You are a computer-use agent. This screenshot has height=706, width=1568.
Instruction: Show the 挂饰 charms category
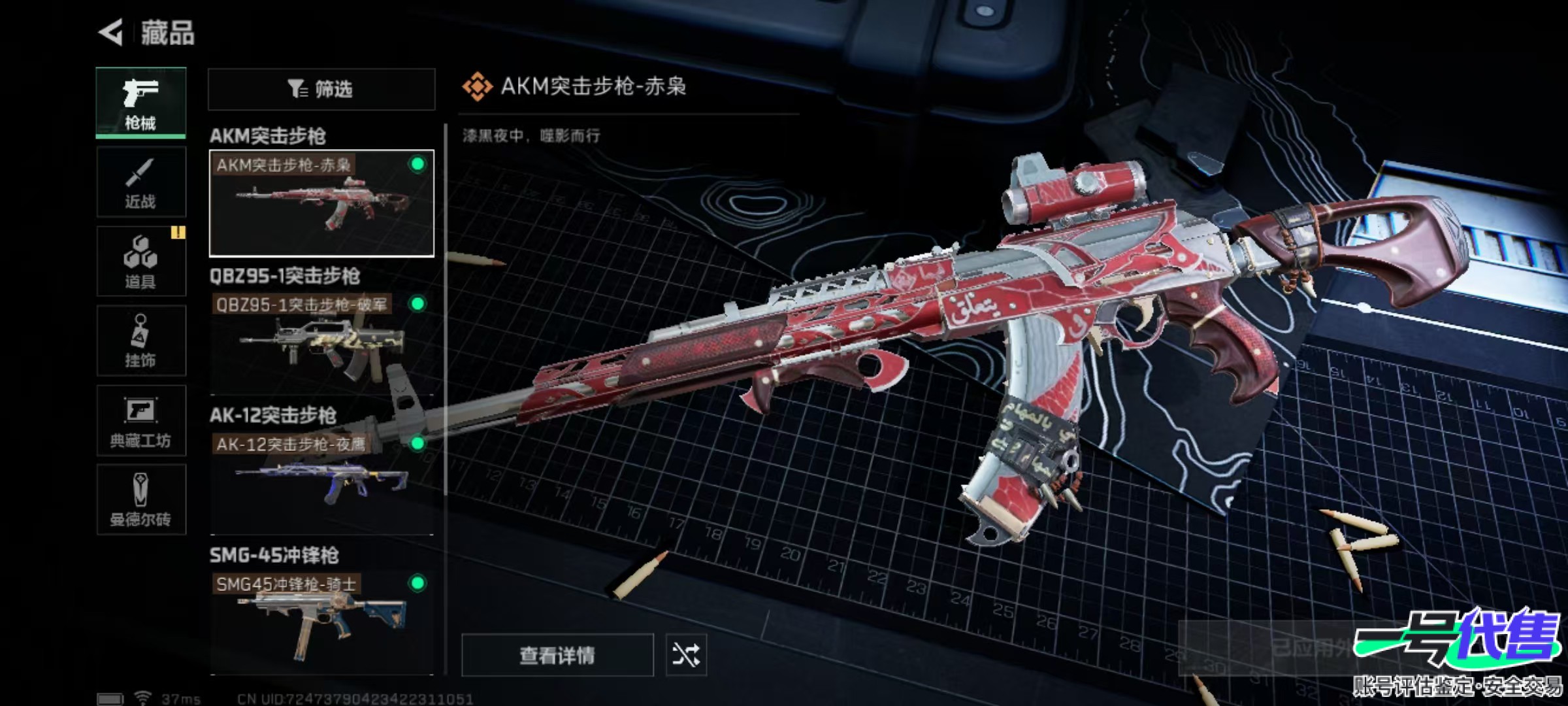(140, 341)
